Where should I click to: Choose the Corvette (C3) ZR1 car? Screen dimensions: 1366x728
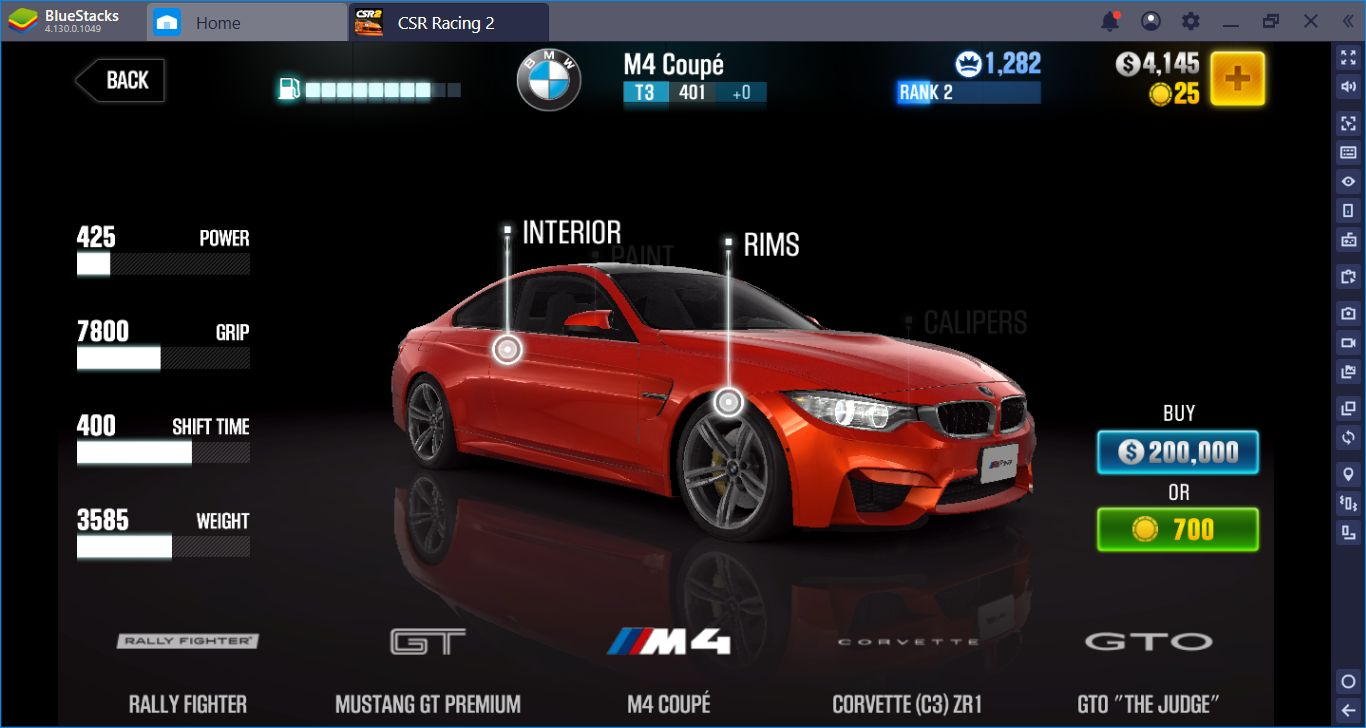tap(907, 641)
